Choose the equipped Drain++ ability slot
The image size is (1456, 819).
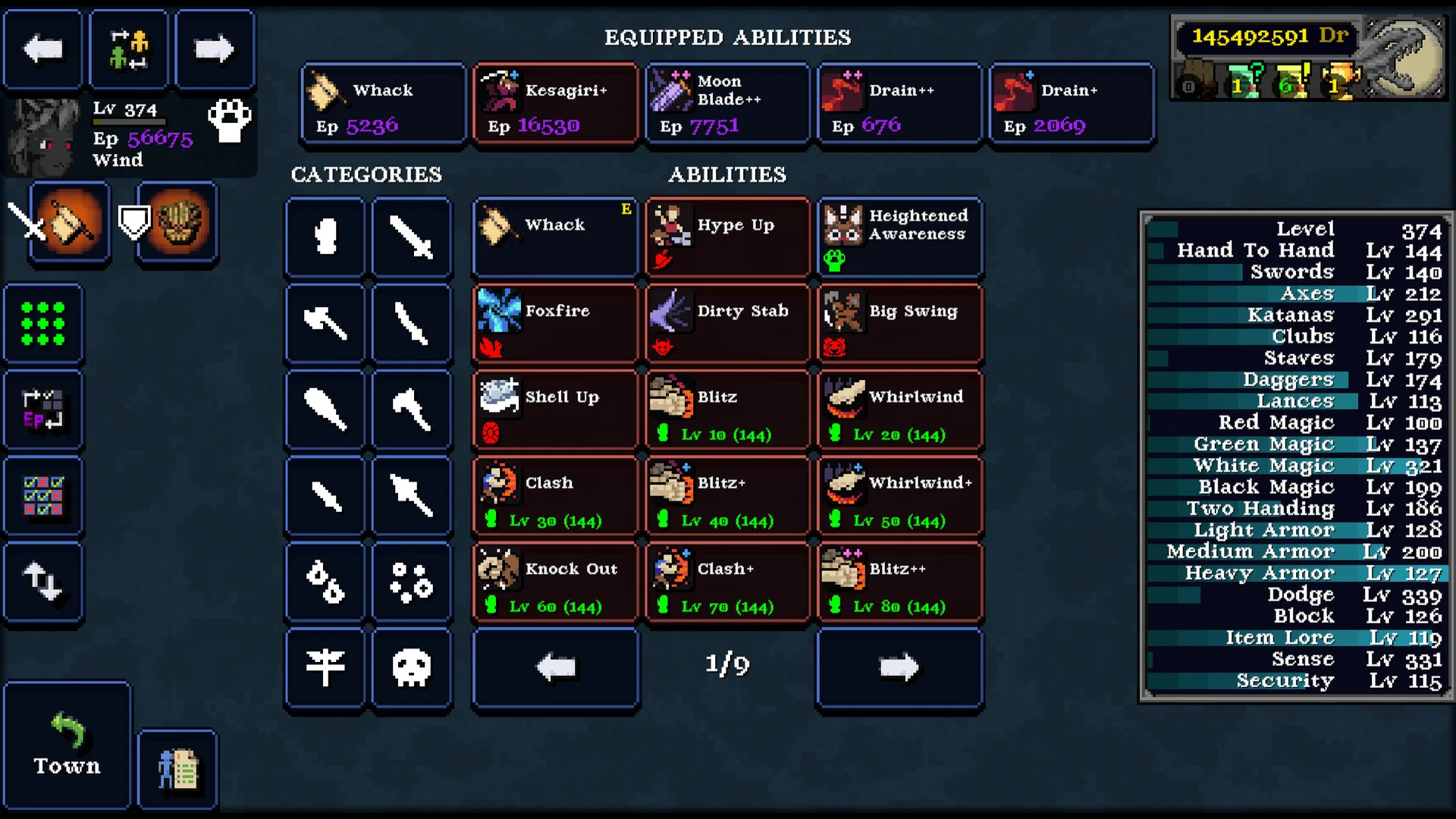(899, 104)
